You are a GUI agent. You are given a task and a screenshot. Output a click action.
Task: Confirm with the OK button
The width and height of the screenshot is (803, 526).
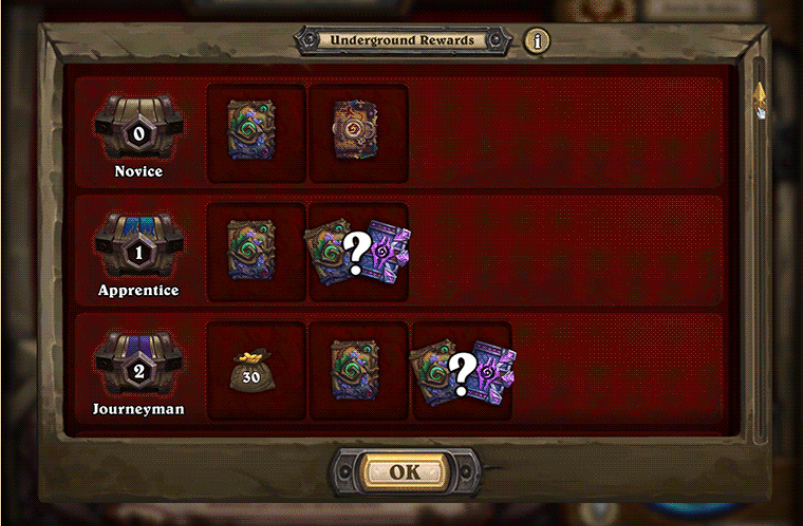(404, 472)
